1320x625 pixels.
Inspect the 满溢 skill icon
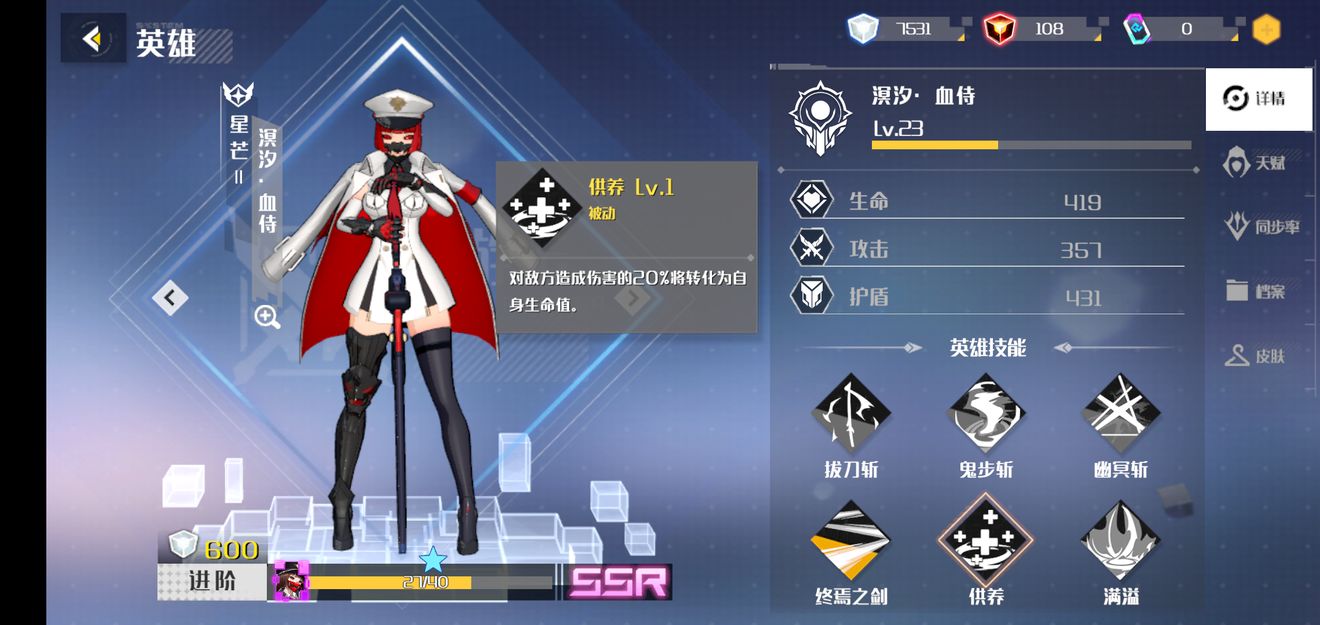(1121, 541)
